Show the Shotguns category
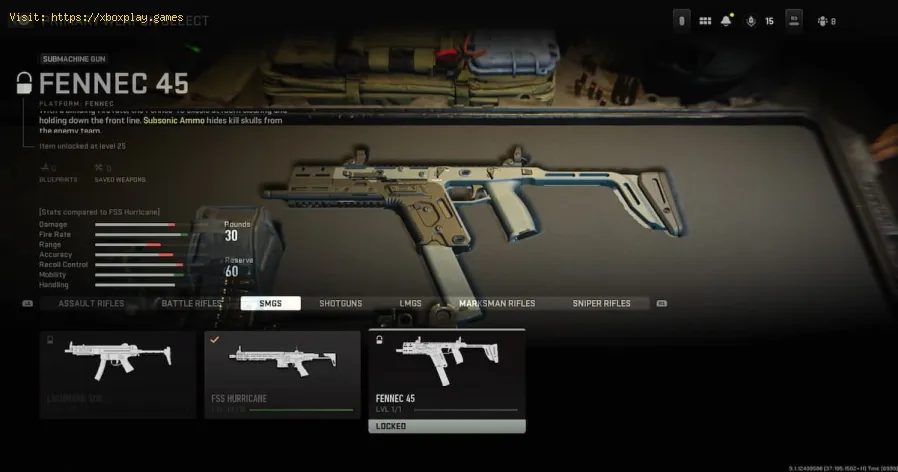 pos(341,303)
